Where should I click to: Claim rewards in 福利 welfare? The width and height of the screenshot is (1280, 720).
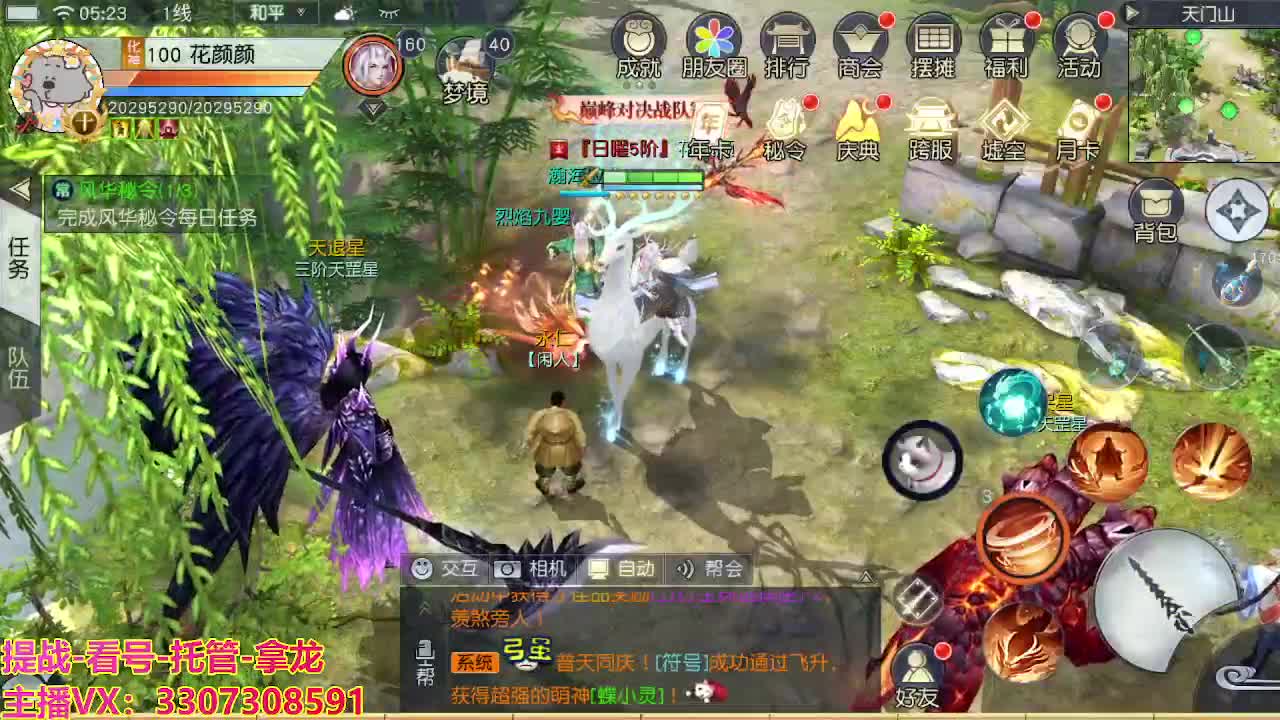point(1007,45)
